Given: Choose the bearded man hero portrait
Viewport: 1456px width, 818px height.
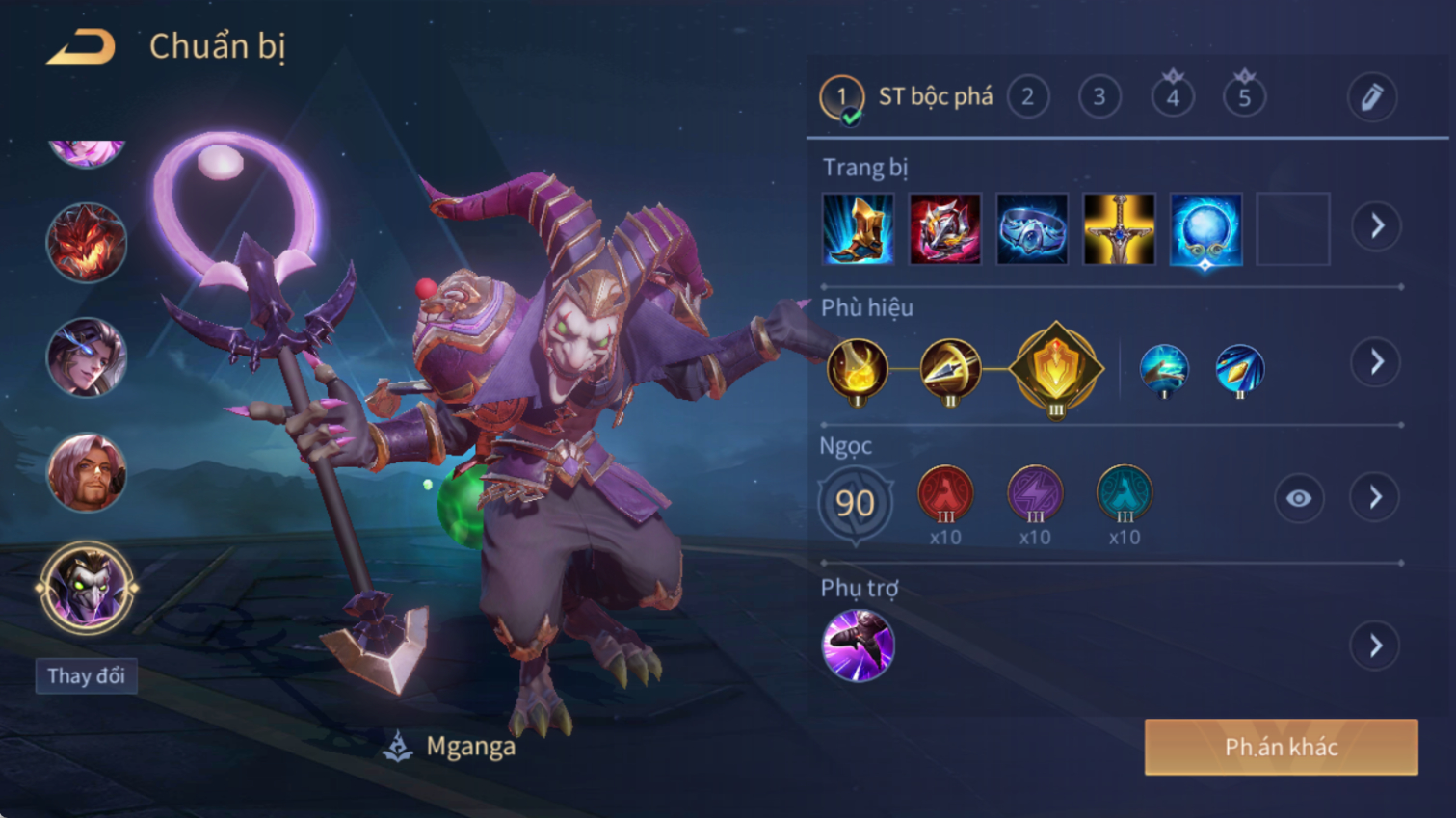Looking at the screenshot, I should [87, 472].
